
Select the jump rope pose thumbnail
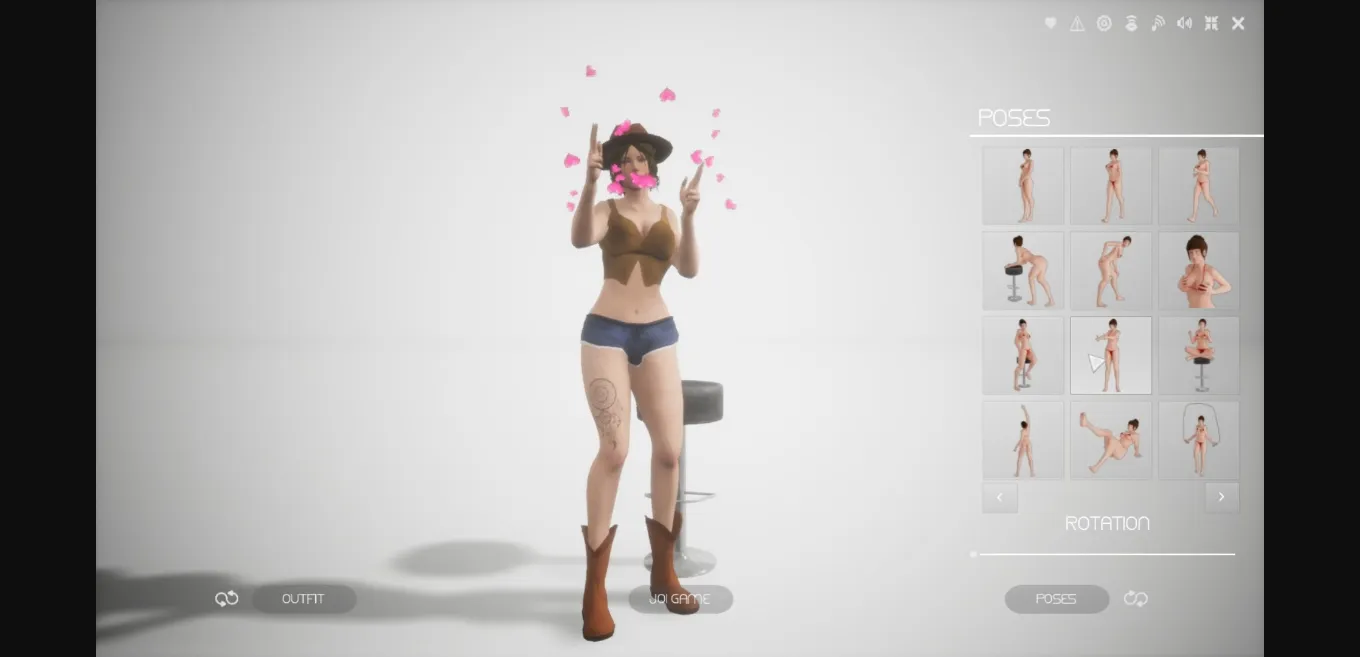pyautogui.click(x=1198, y=440)
